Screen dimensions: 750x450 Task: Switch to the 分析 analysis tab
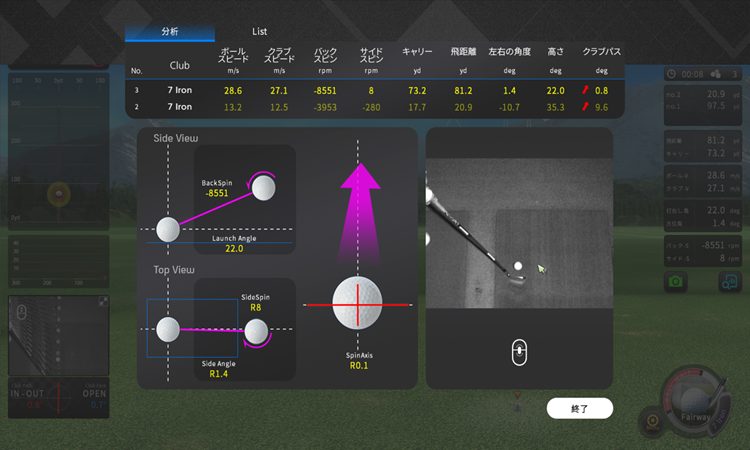[x=169, y=32]
